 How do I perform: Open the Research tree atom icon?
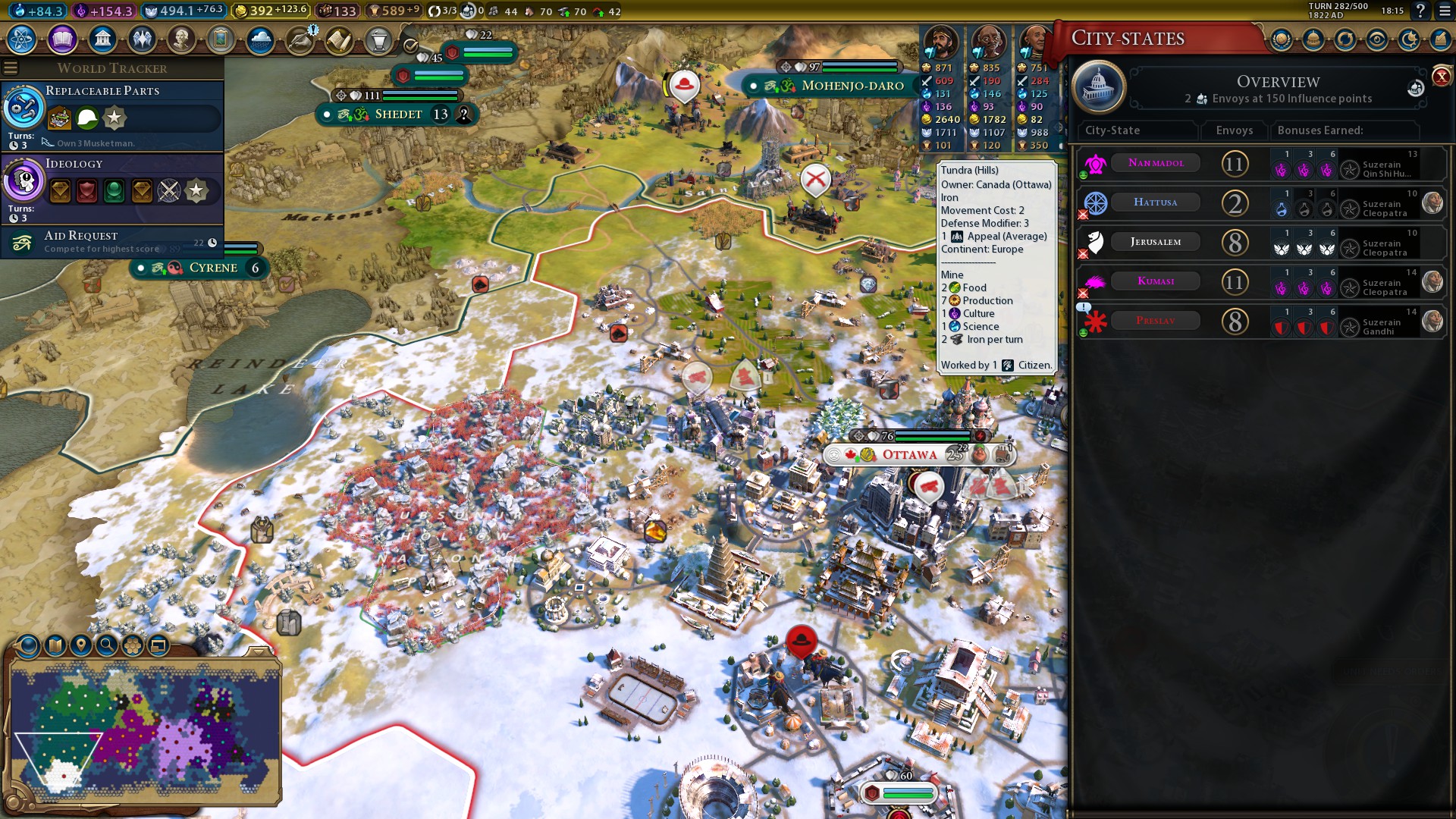(x=22, y=39)
